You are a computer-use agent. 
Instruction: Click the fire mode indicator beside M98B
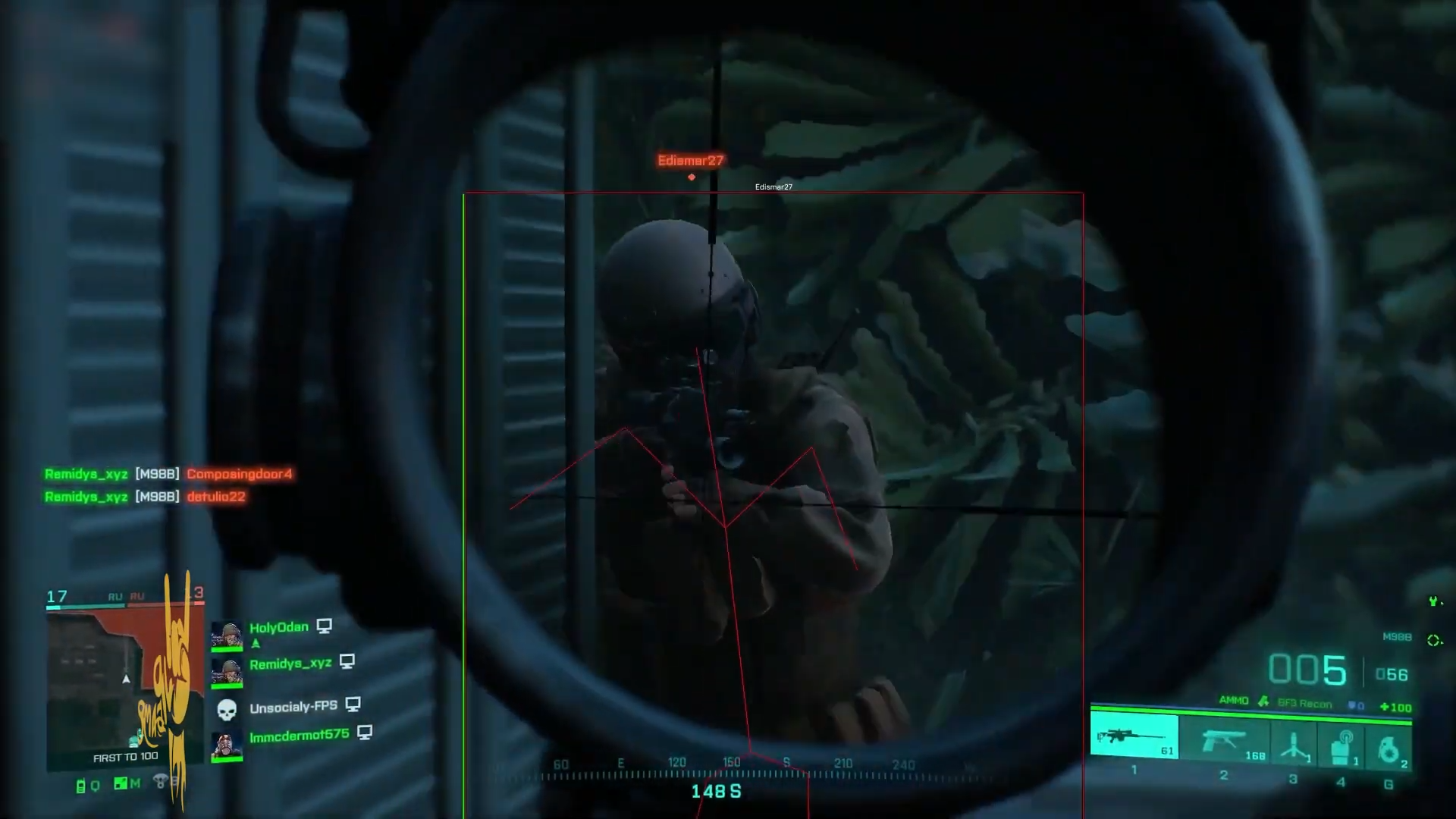click(x=1433, y=640)
